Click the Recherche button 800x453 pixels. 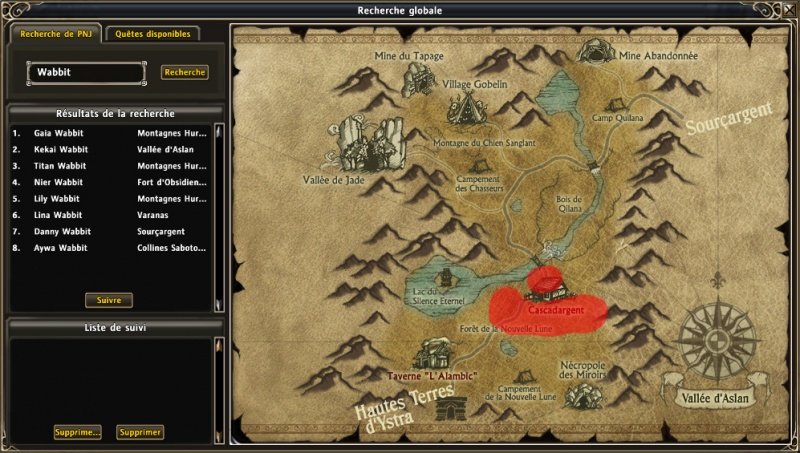(x=185, y=72)
